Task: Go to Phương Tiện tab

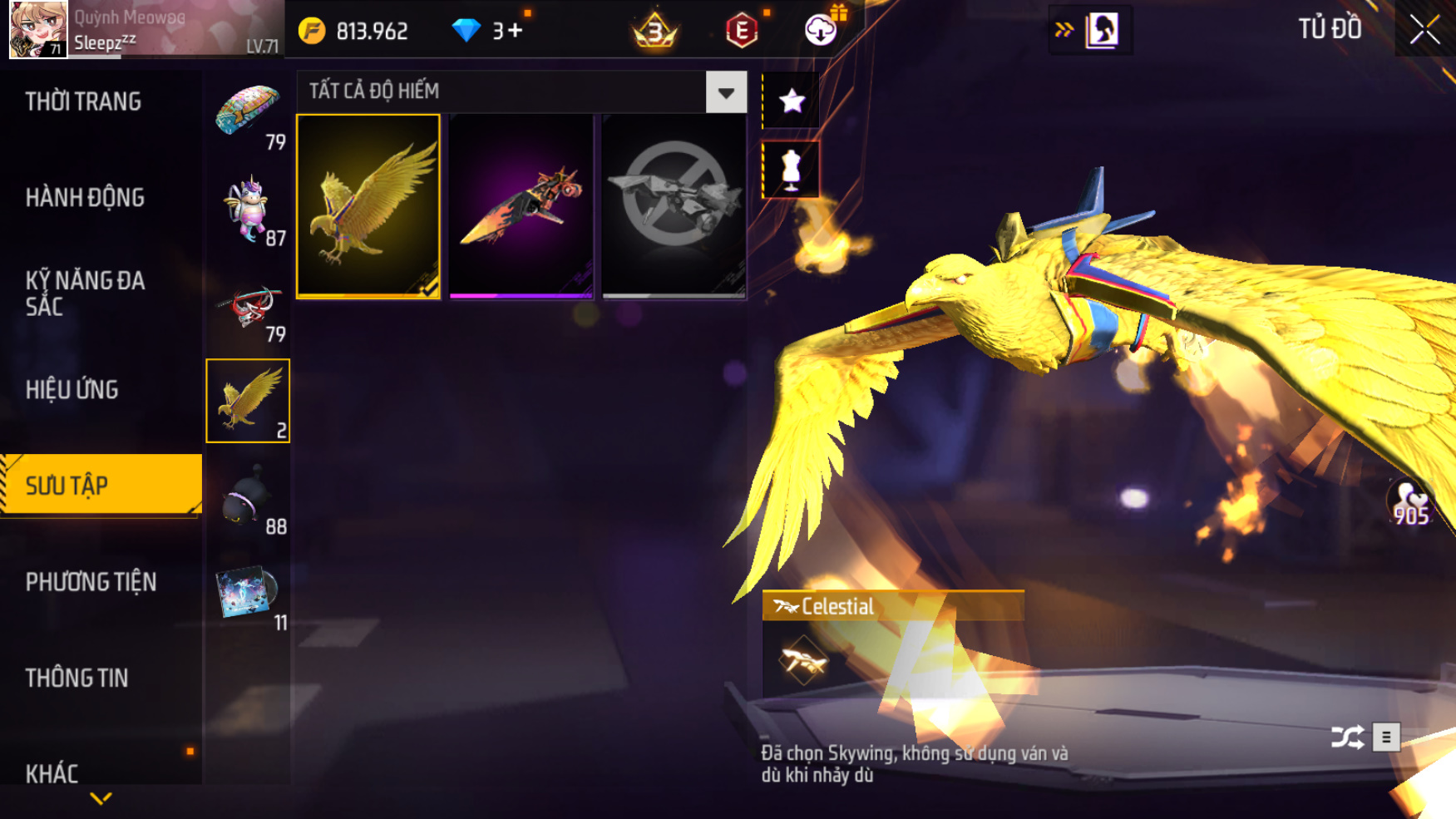Action: (91, 582)
